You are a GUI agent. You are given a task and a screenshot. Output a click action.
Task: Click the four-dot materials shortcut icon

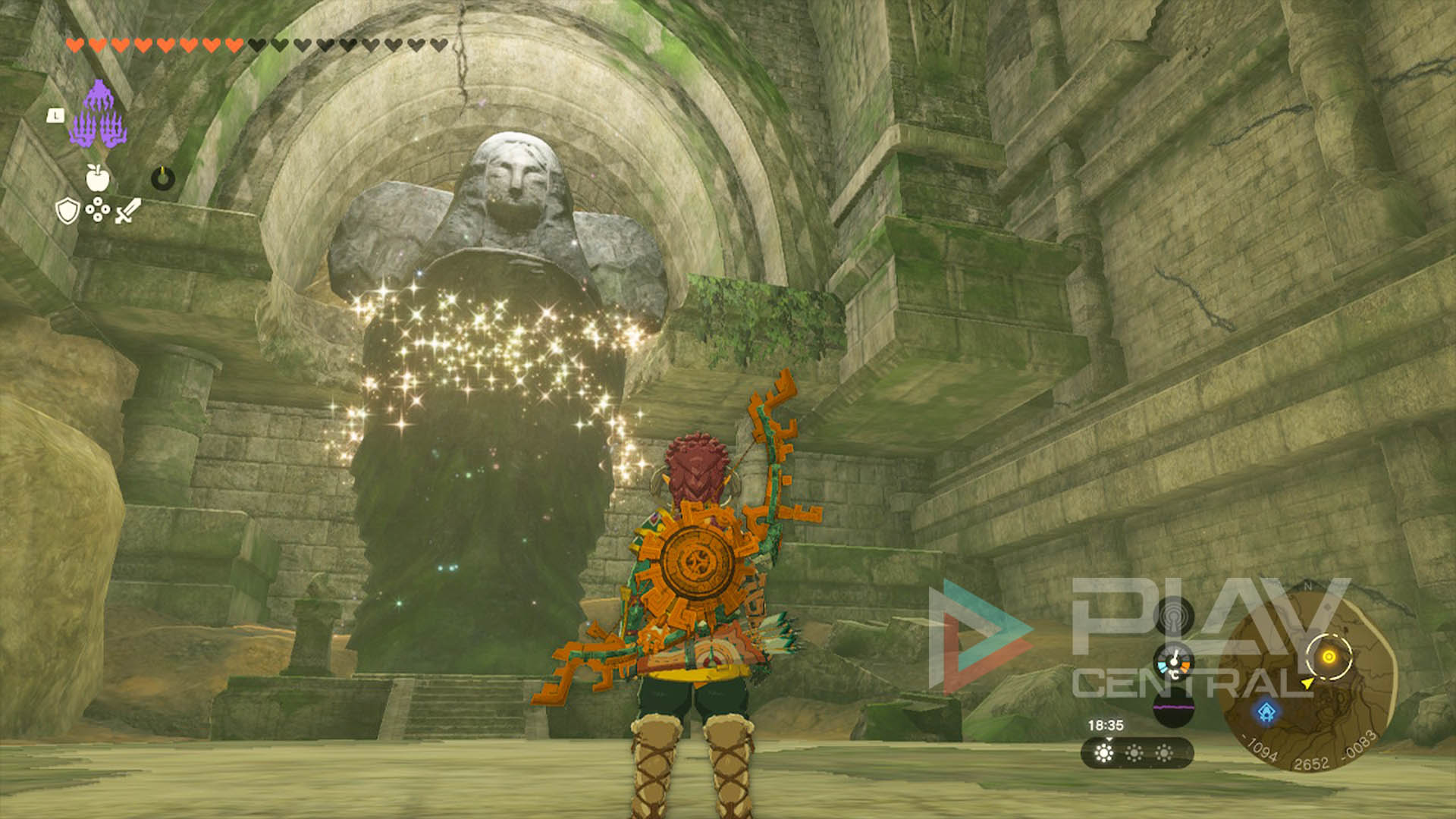coord(97,209)
